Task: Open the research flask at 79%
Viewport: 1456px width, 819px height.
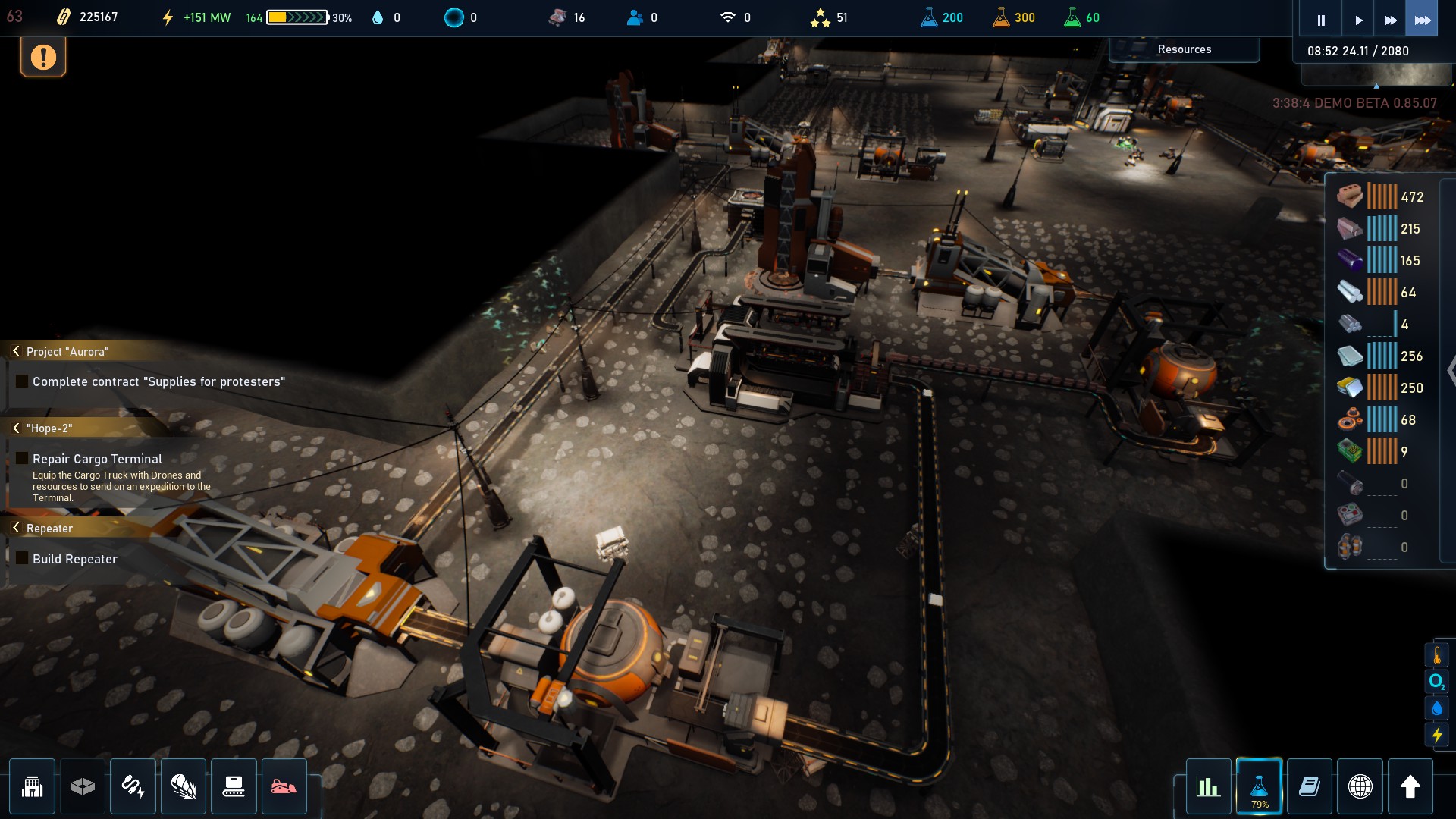Action: (x=1259, y=786)
